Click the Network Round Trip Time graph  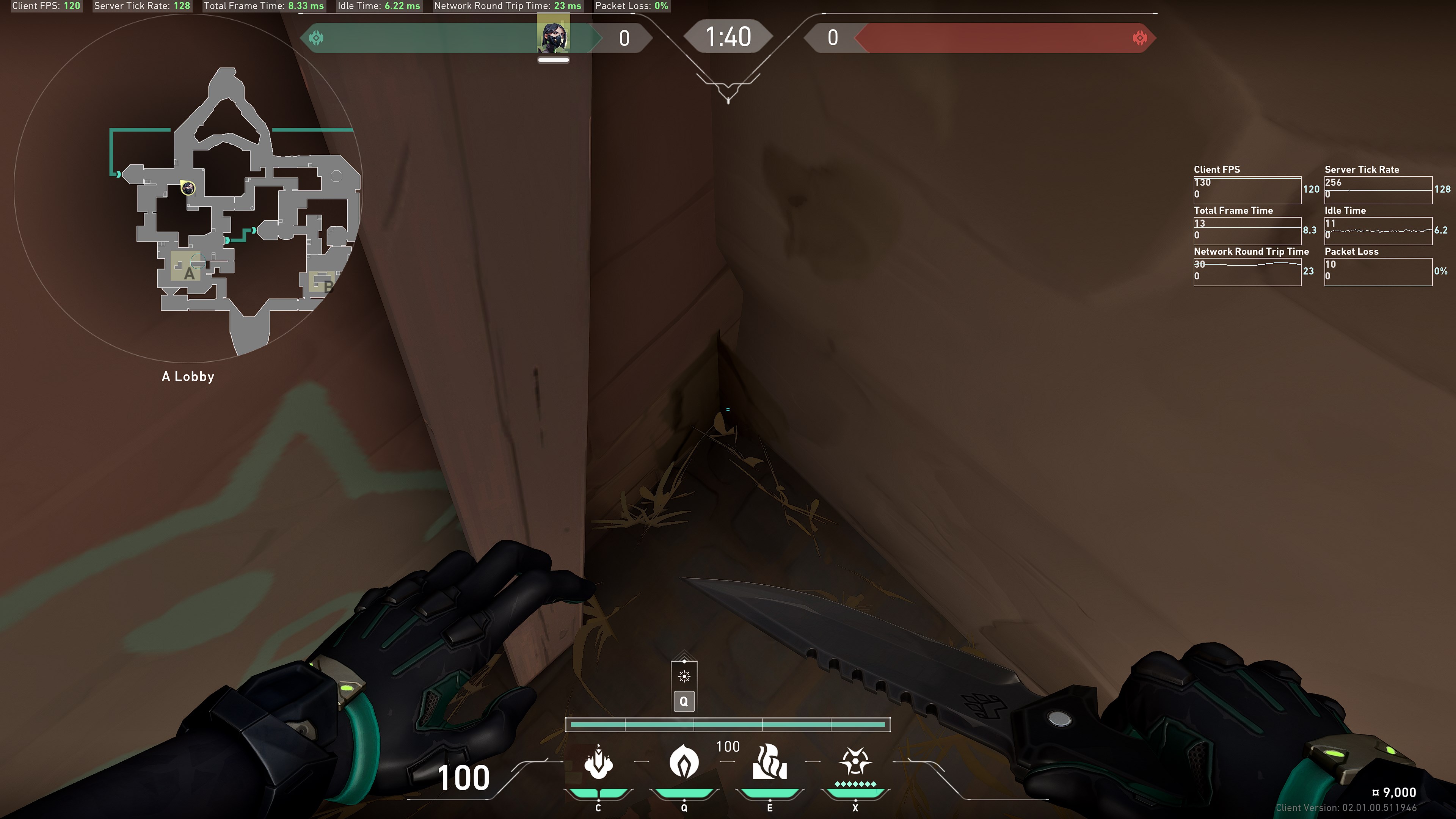(x=1247, y=272)
